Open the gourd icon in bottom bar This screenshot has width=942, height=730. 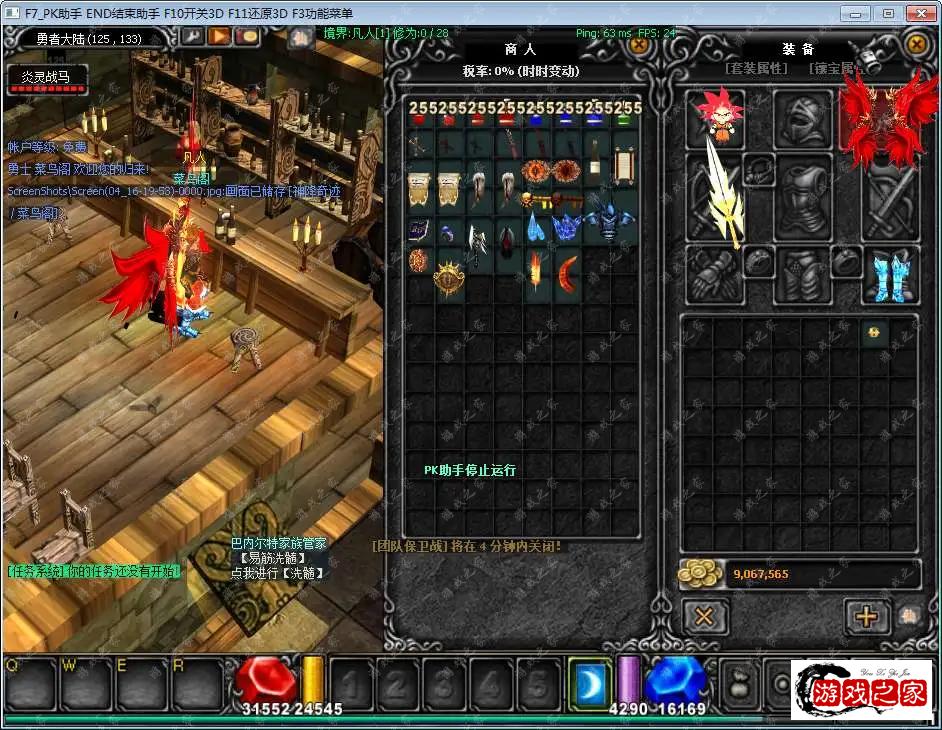[740, 684]
